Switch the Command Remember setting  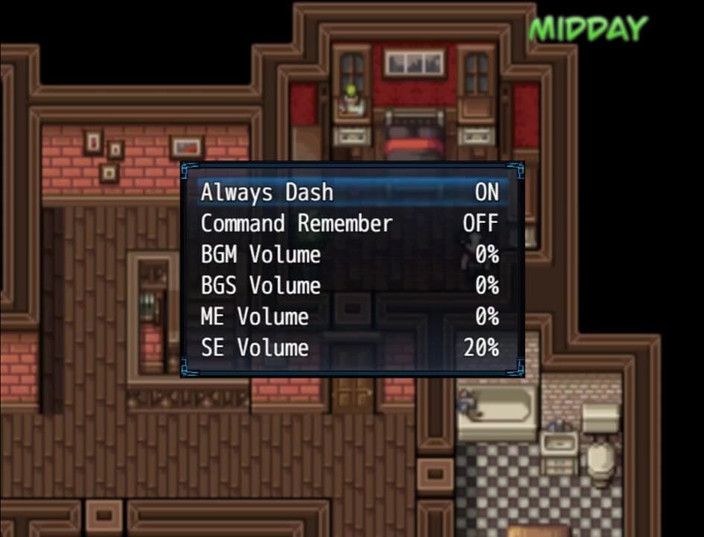349,223
